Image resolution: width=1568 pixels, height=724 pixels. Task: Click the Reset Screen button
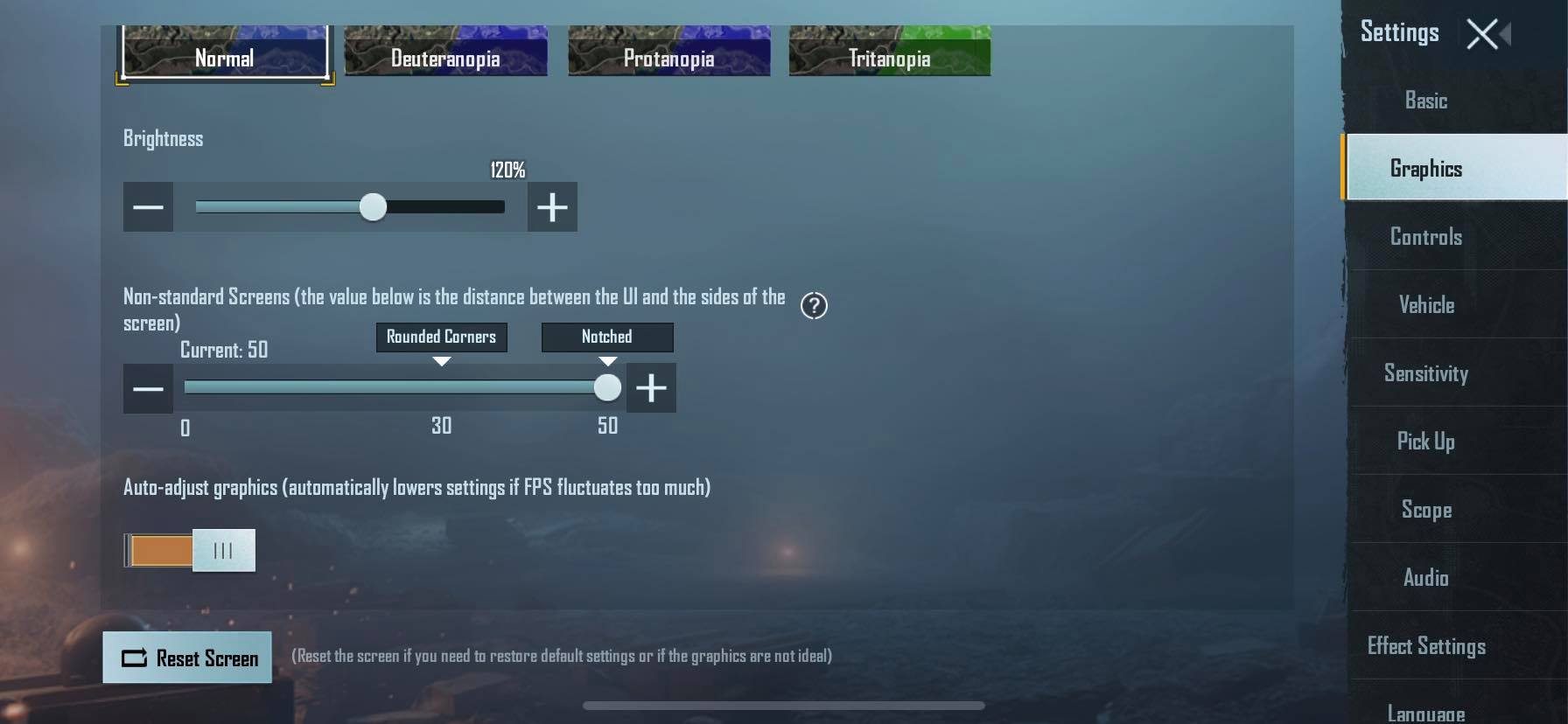pyautogui.click(x=187, y=657)
